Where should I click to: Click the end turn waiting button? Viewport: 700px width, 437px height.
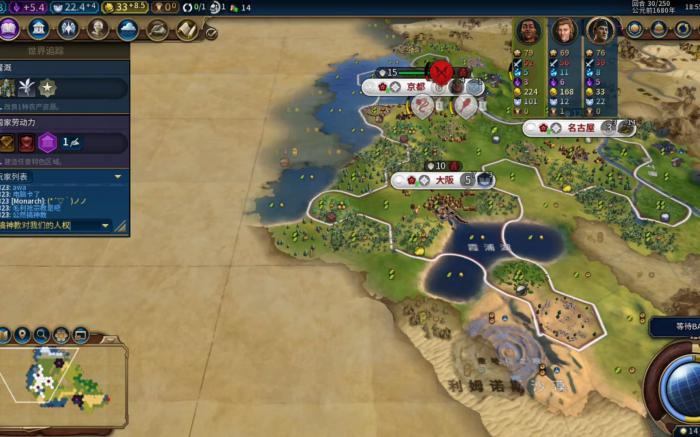675,327
